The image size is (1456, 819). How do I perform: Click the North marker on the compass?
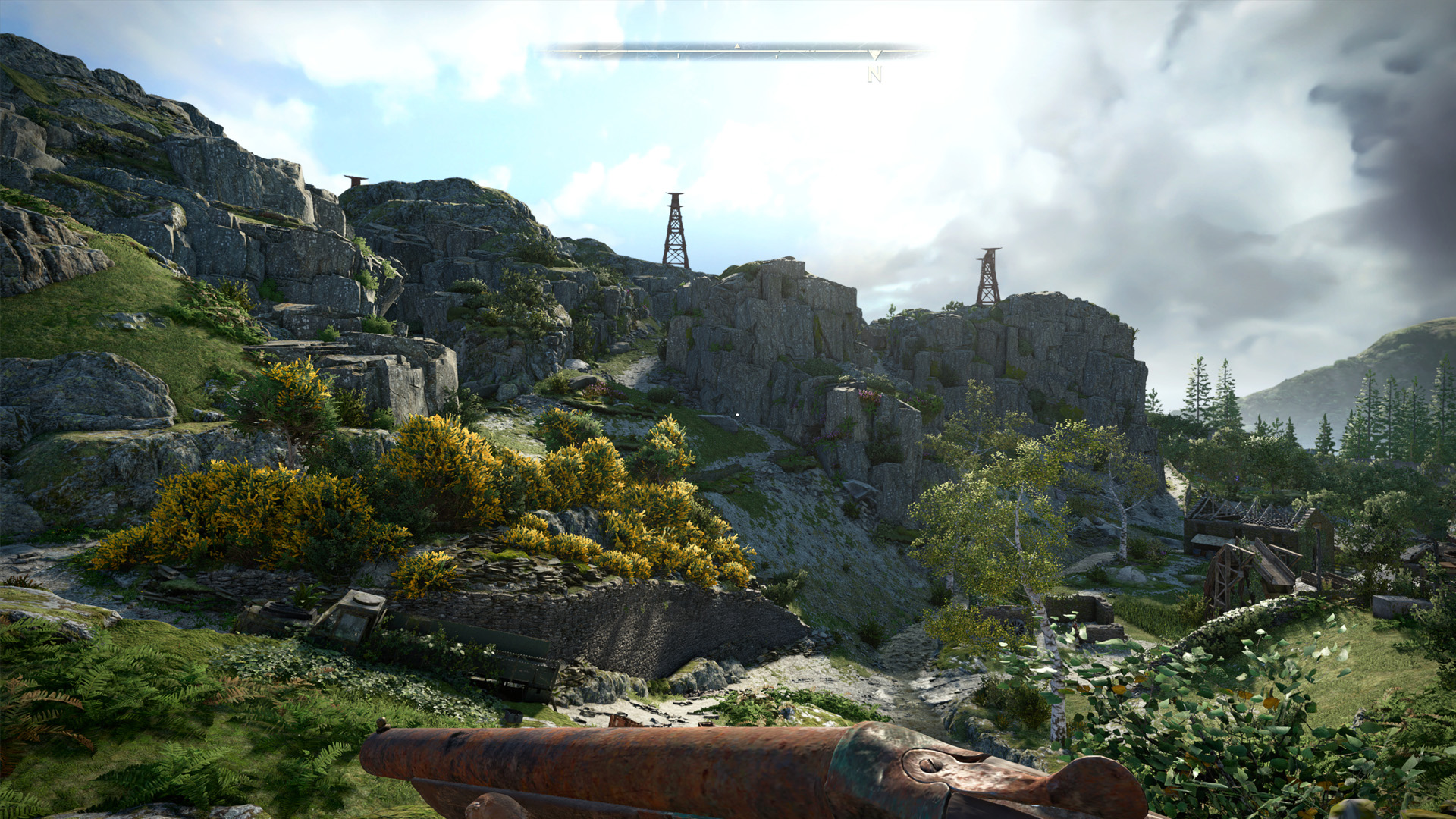(874, 74)
